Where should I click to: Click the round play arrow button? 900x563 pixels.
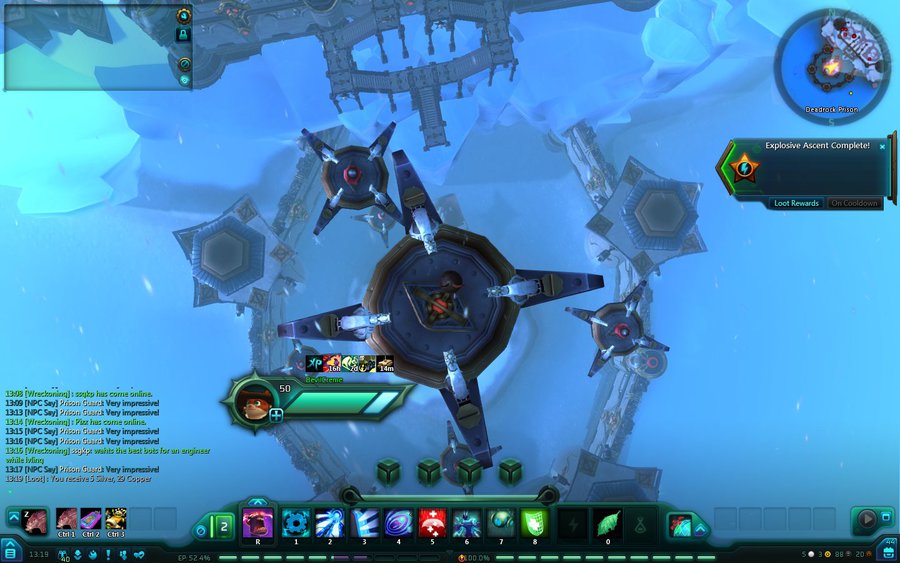866,520
